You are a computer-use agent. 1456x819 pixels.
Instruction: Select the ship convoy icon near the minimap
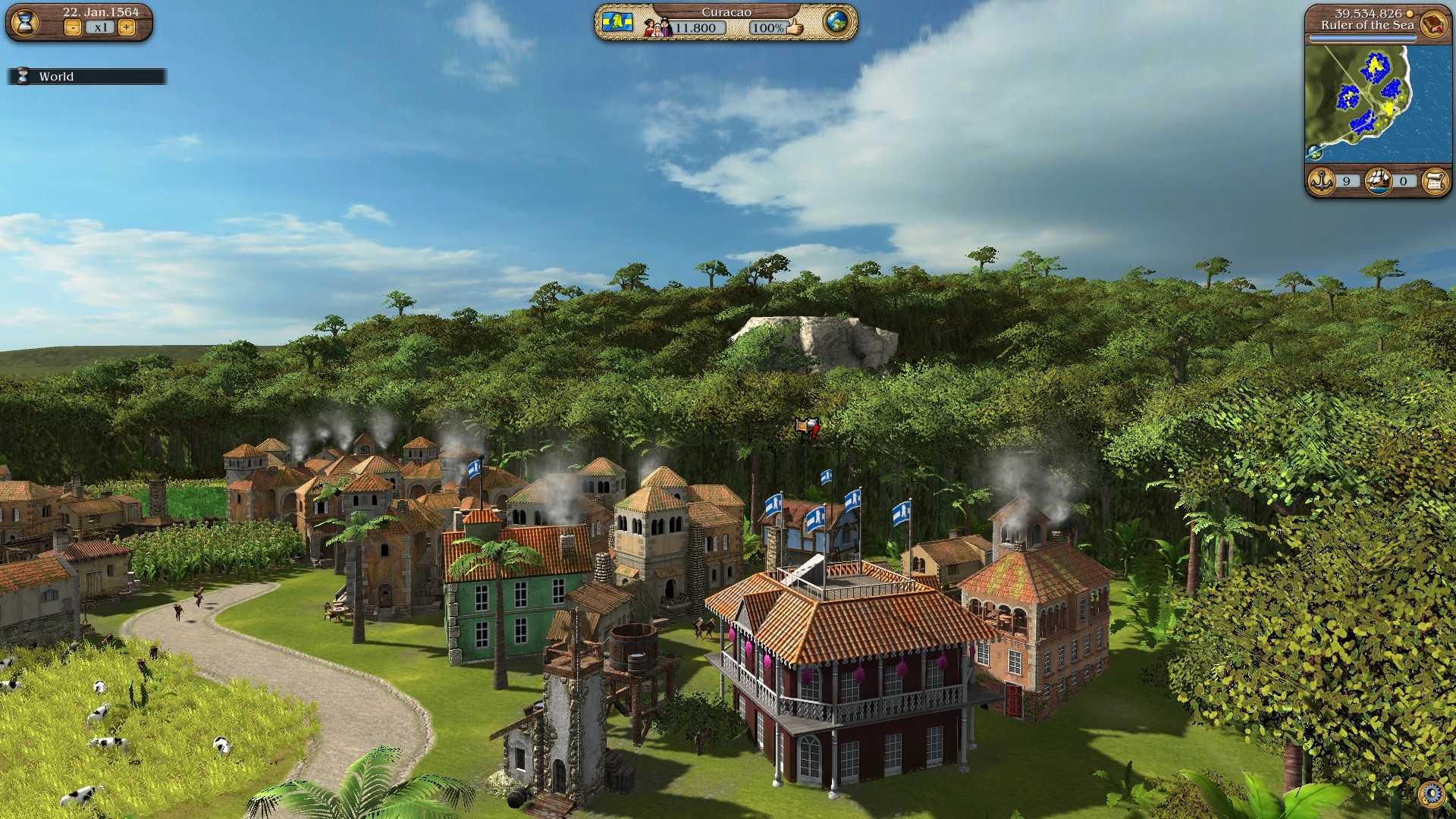click(x=1379, y=181)
